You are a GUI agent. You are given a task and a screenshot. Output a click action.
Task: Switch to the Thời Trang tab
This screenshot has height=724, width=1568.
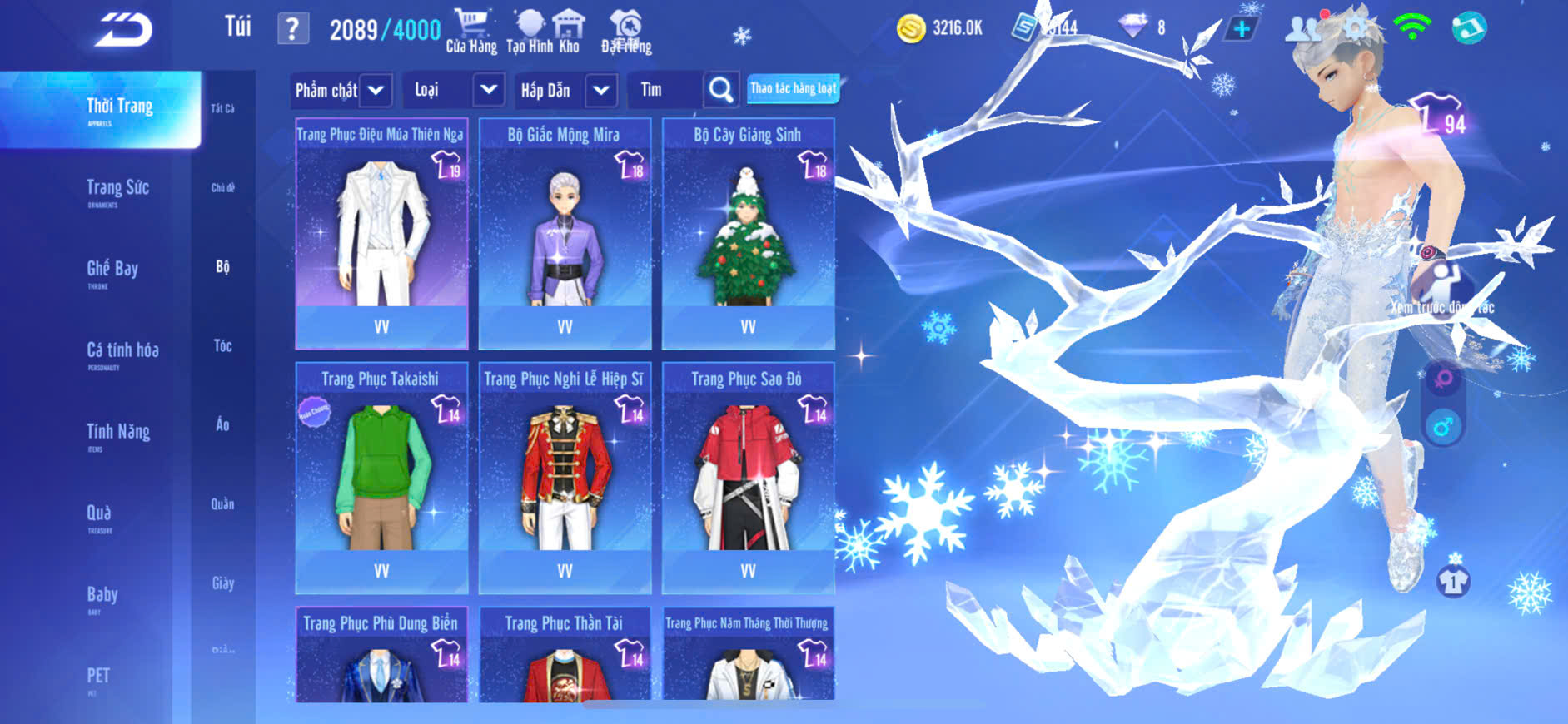(119, 109)
